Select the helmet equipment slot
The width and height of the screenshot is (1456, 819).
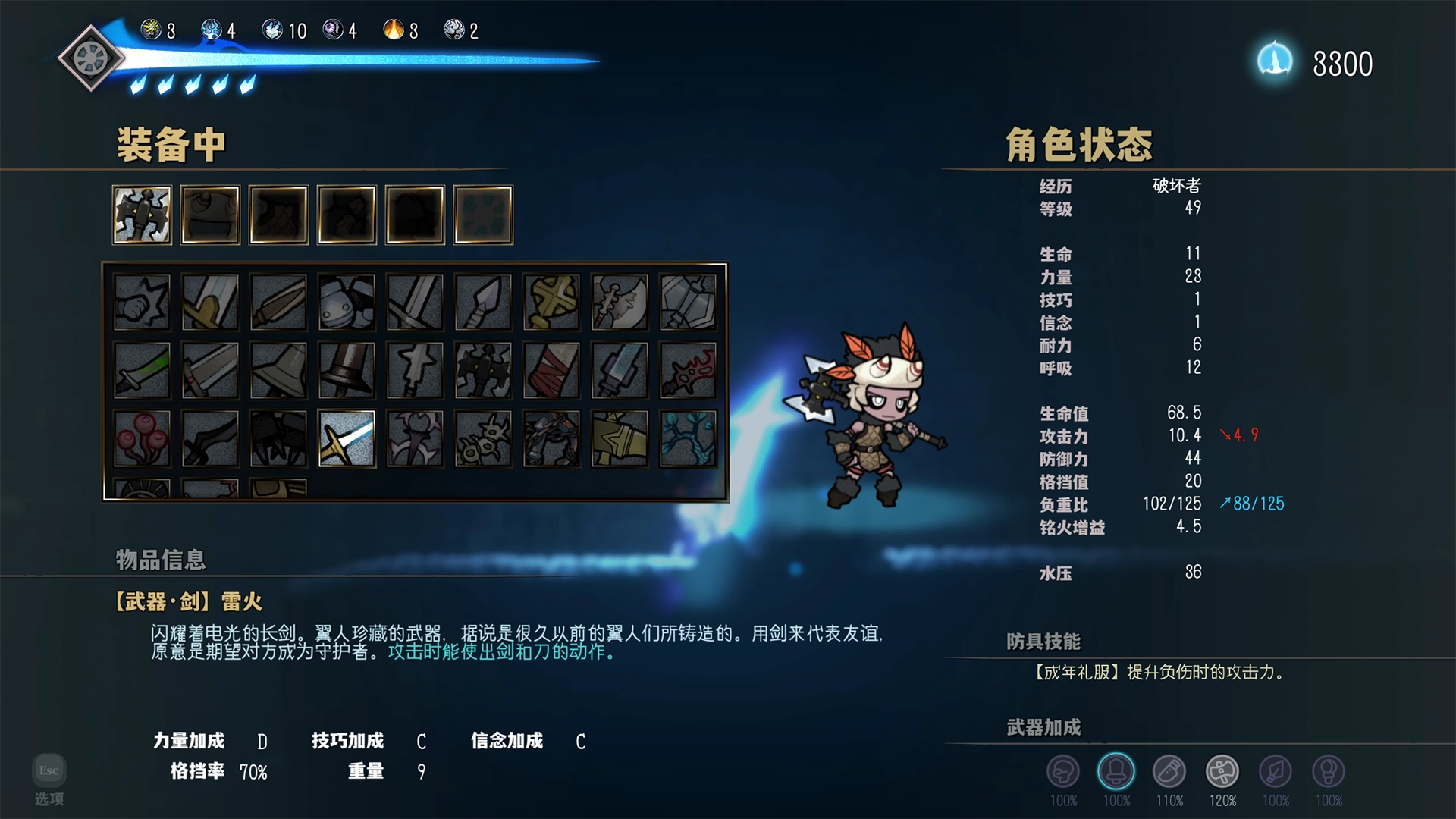[x=210, y=215]
